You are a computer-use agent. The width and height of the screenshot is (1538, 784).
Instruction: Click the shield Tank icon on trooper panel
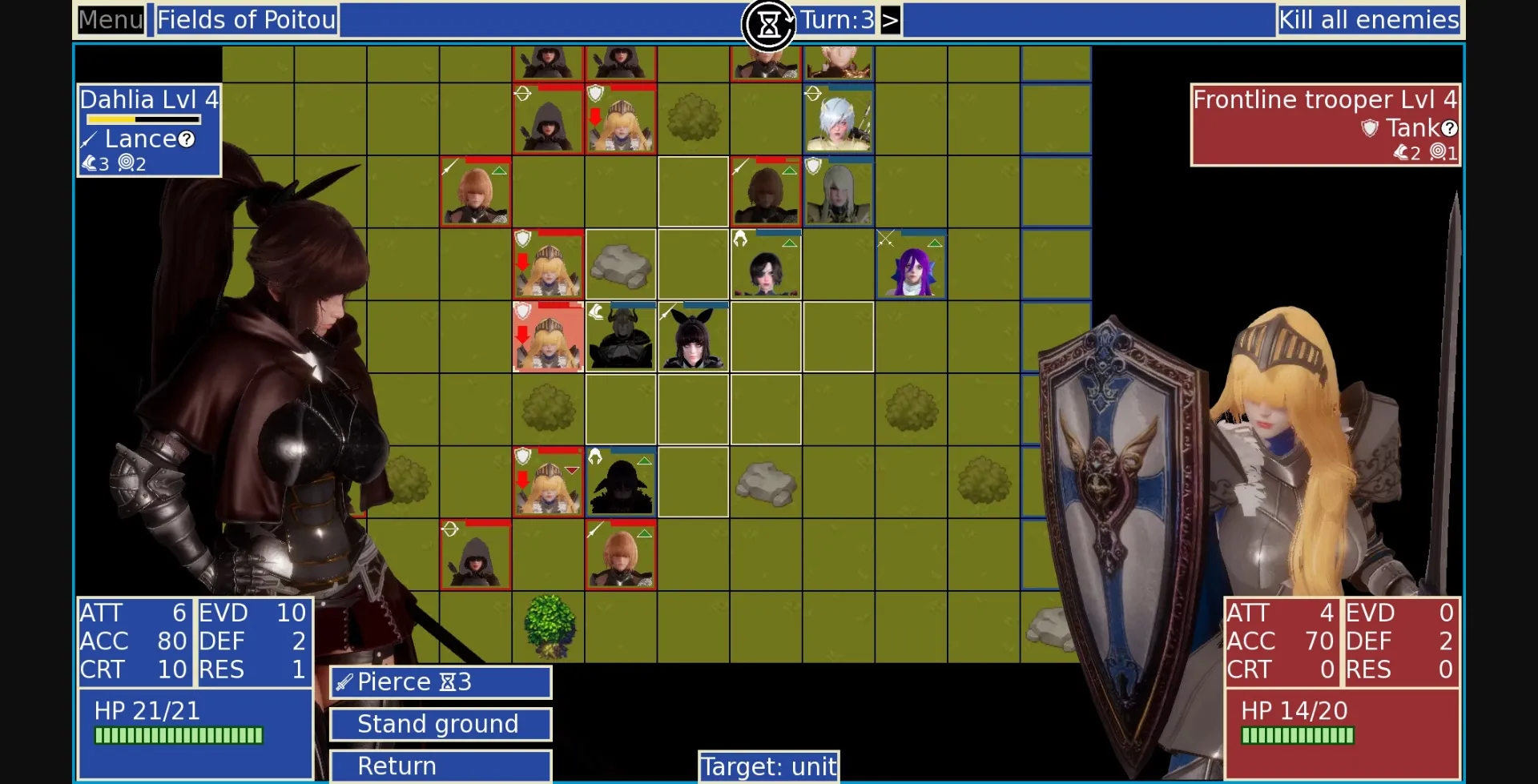point(1369,128)
